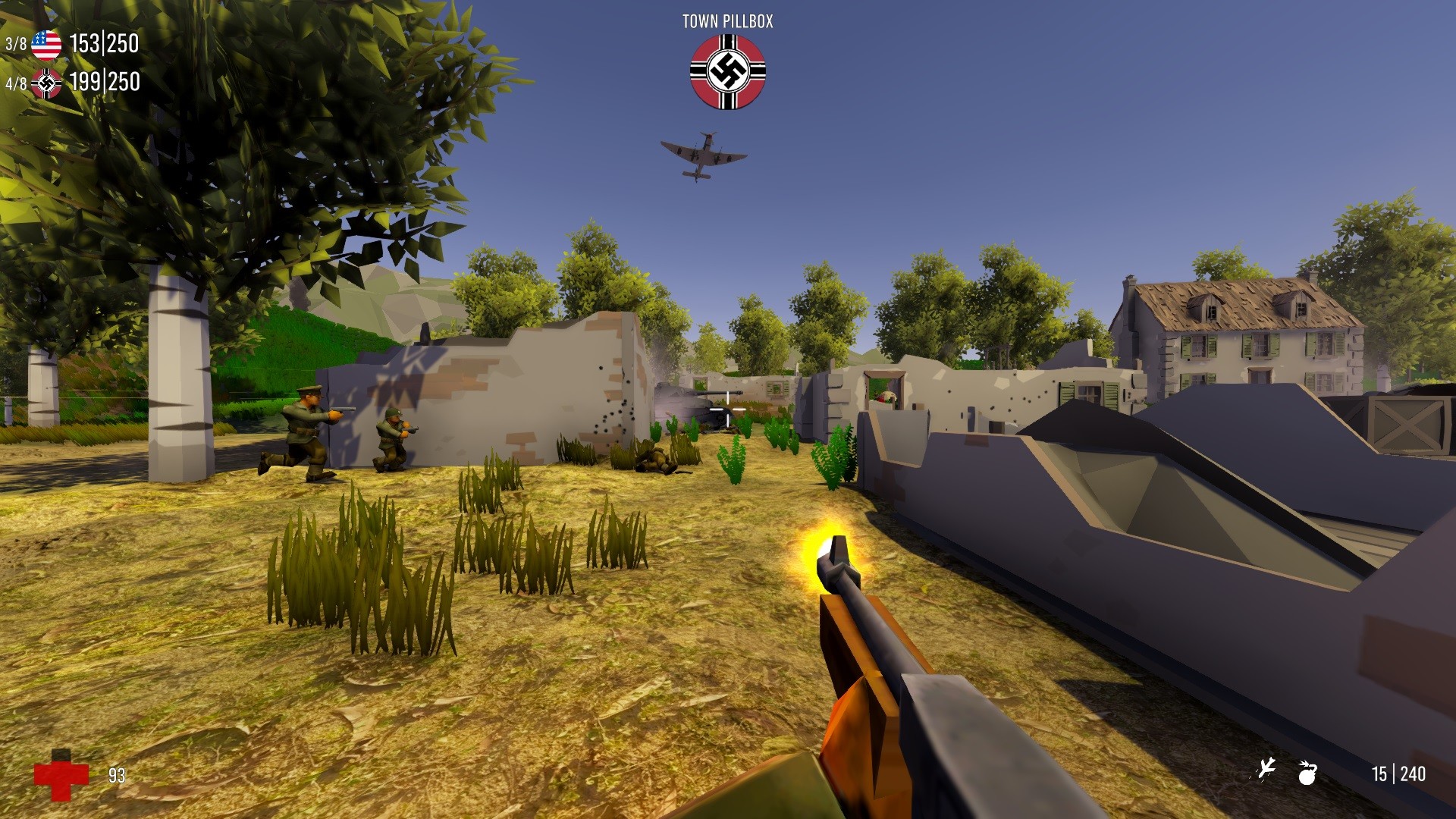This screenshot has height=819, width=1456.
Task: Select the Town Pillbox objective flag emblem
Action: [726, 71]
